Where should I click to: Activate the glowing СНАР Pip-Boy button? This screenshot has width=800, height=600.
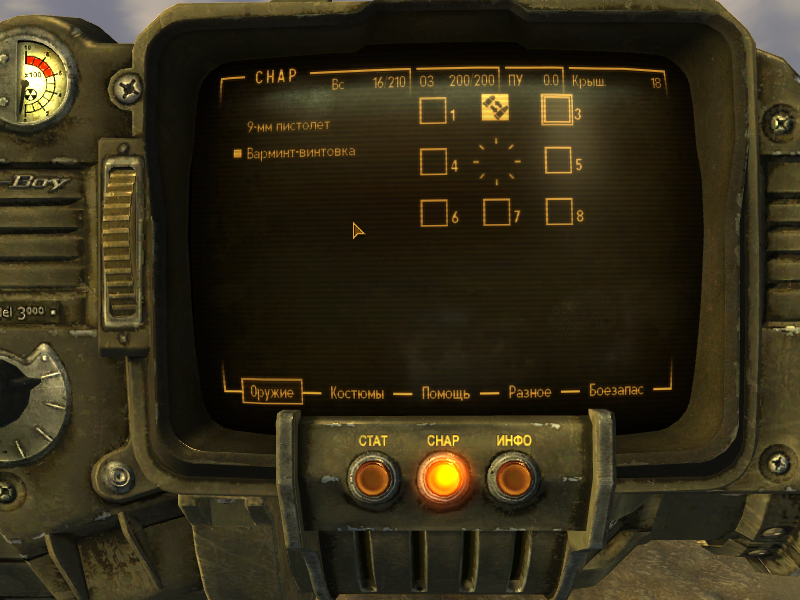tap(442, 479)
